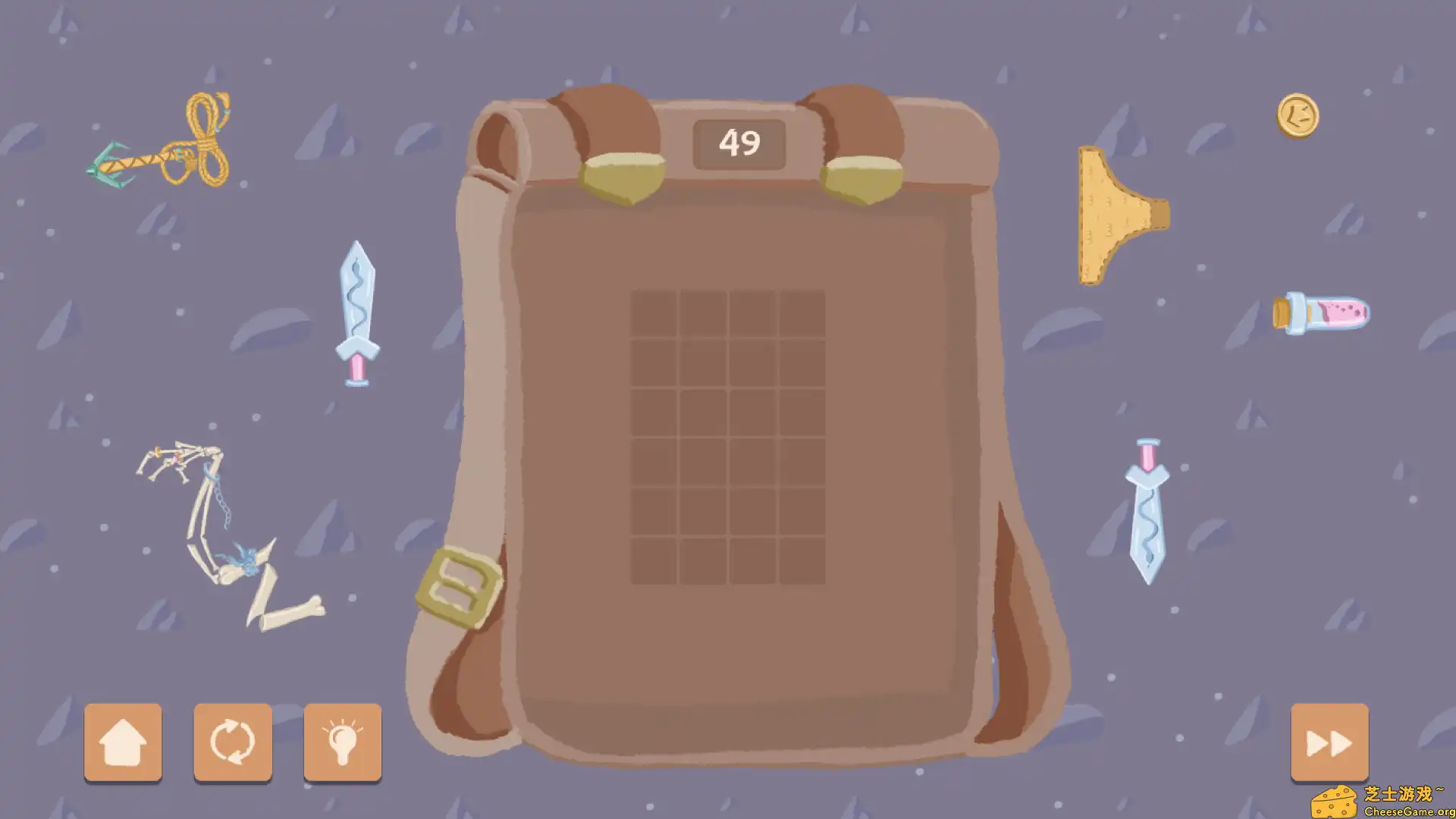The image size is (1456, 819).
Task: Reveal a hint using the lightbulb button
Action: (x=342, y=743)
